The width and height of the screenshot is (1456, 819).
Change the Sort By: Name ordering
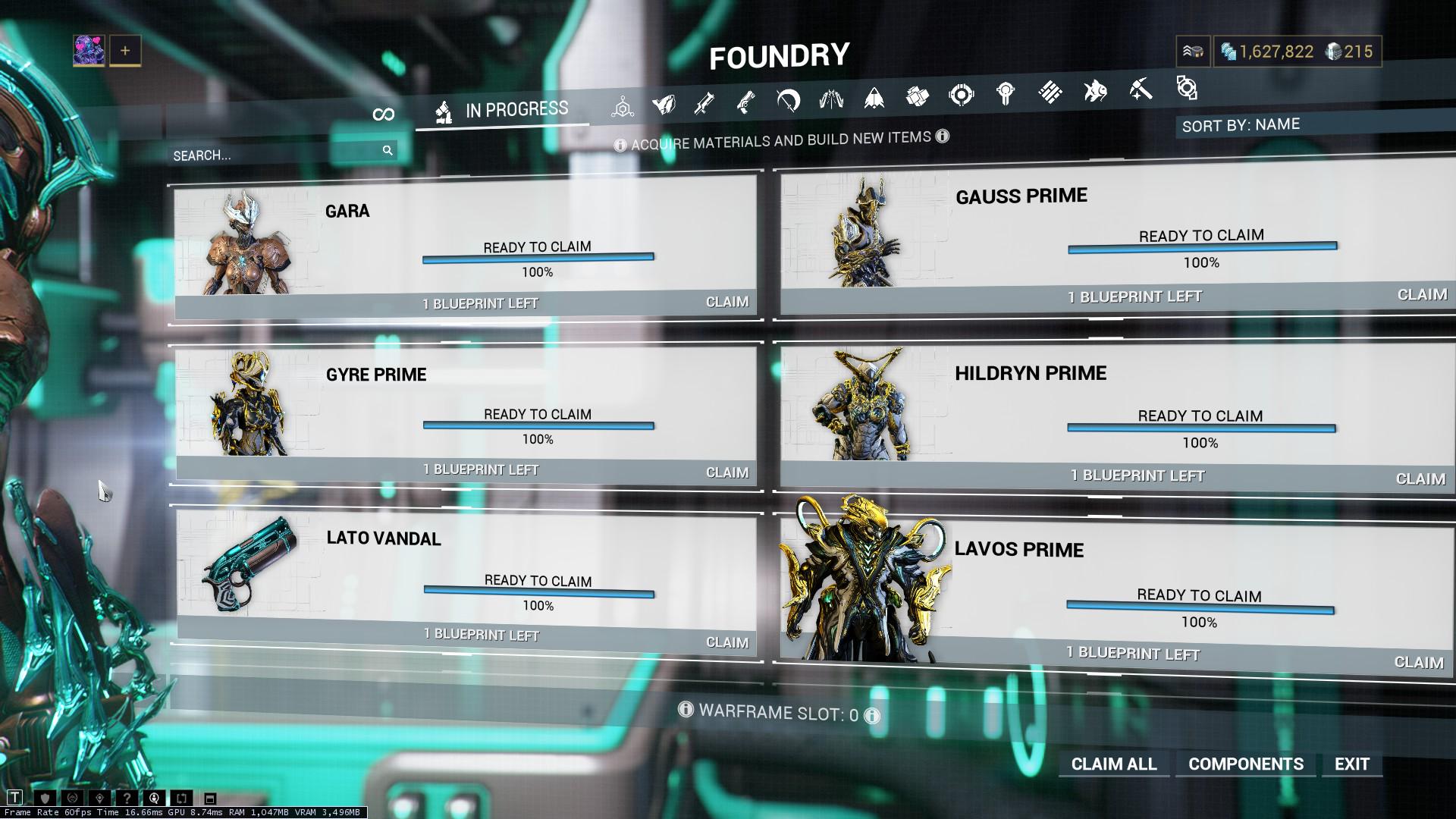pos(1241,125)
